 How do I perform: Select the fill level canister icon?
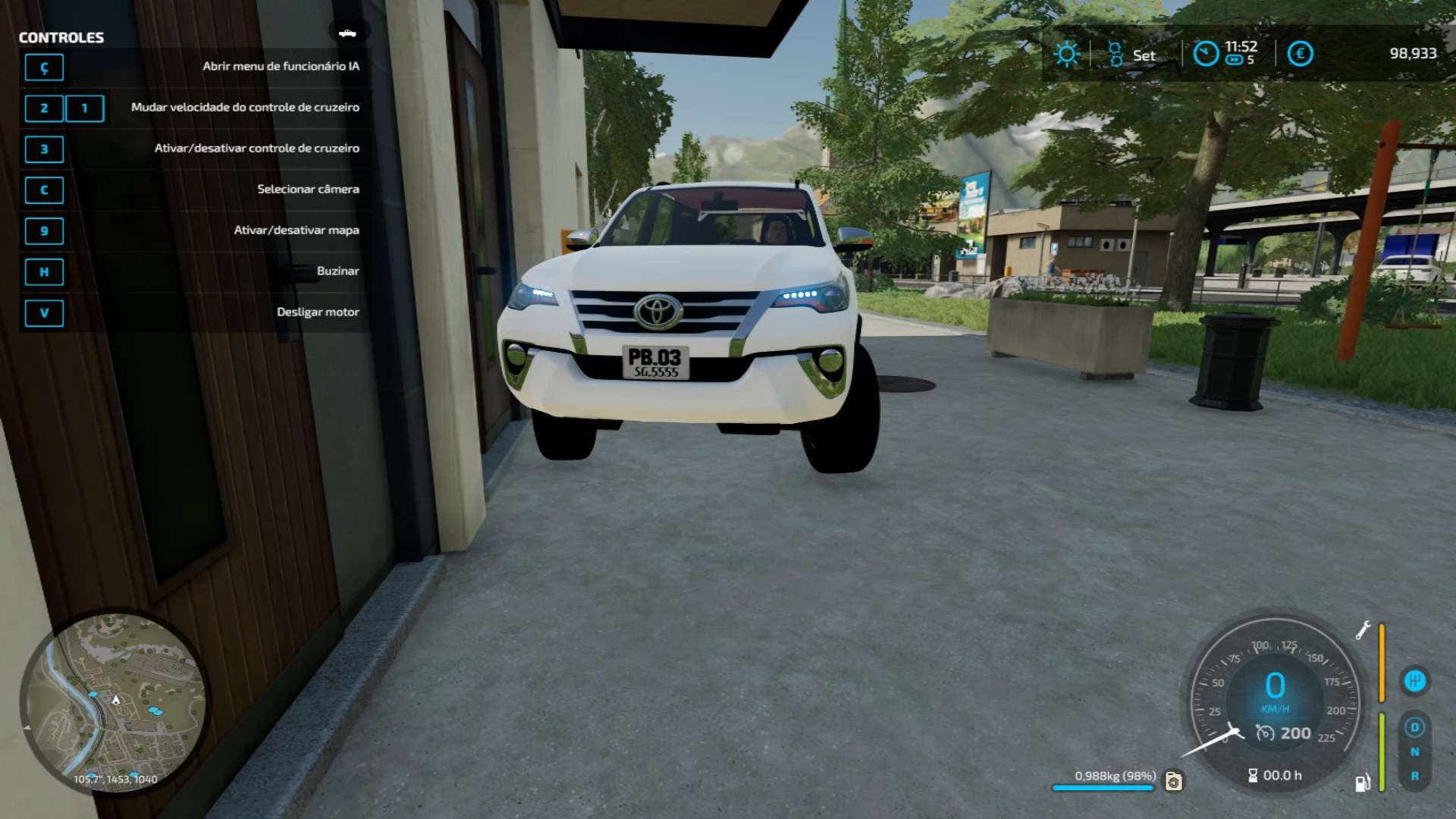pos(1173,780)
